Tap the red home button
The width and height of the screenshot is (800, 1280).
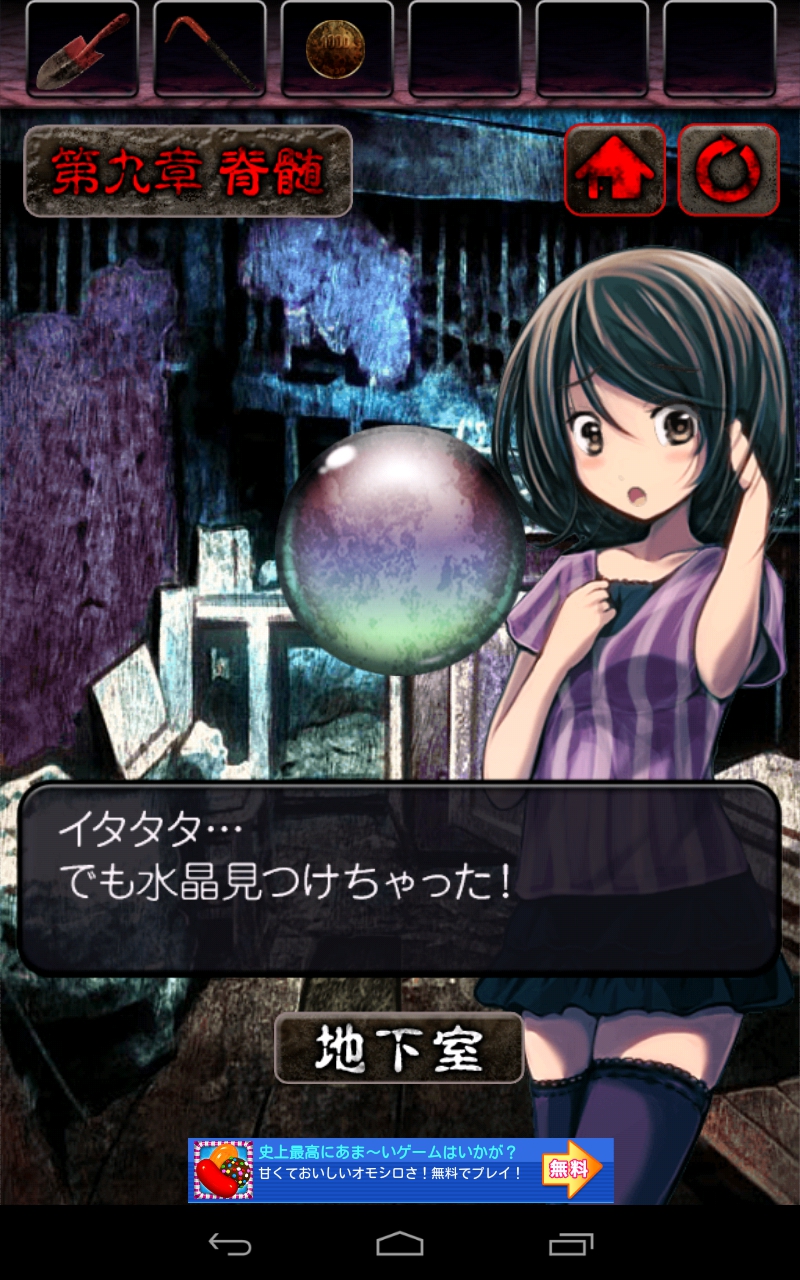pos(615,170)
